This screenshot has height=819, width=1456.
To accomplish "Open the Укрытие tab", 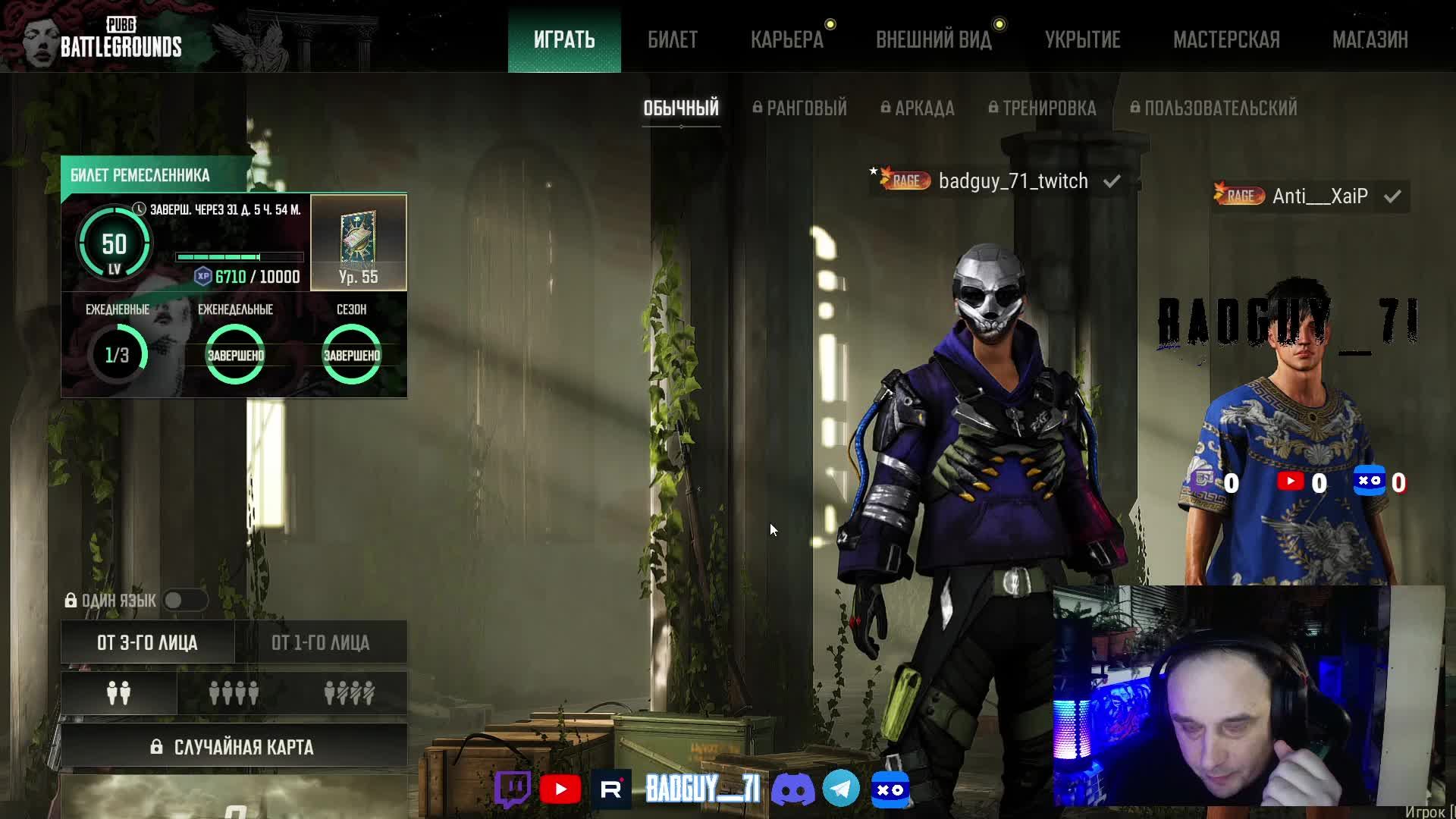I will (1082, 39).
